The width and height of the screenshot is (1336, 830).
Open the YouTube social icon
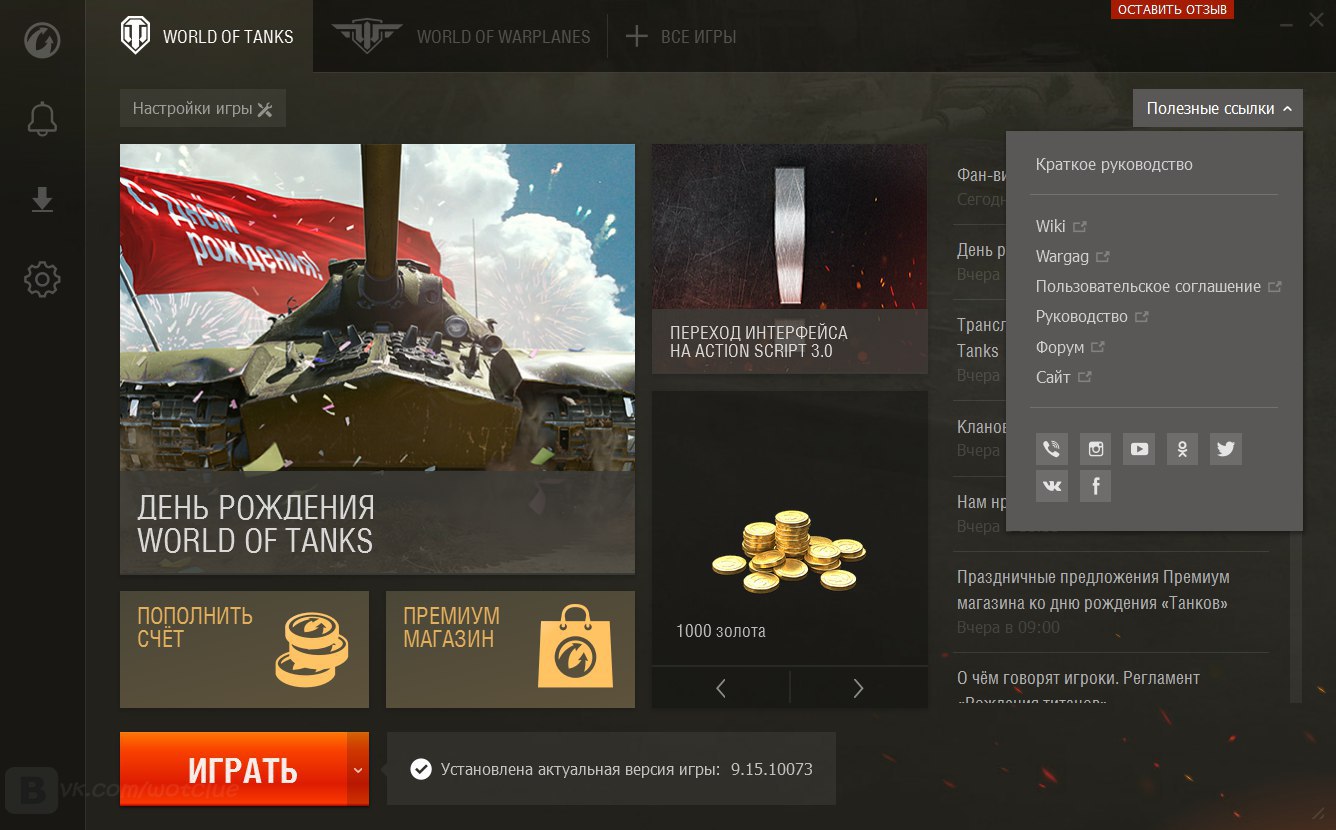pos(1139,449)
